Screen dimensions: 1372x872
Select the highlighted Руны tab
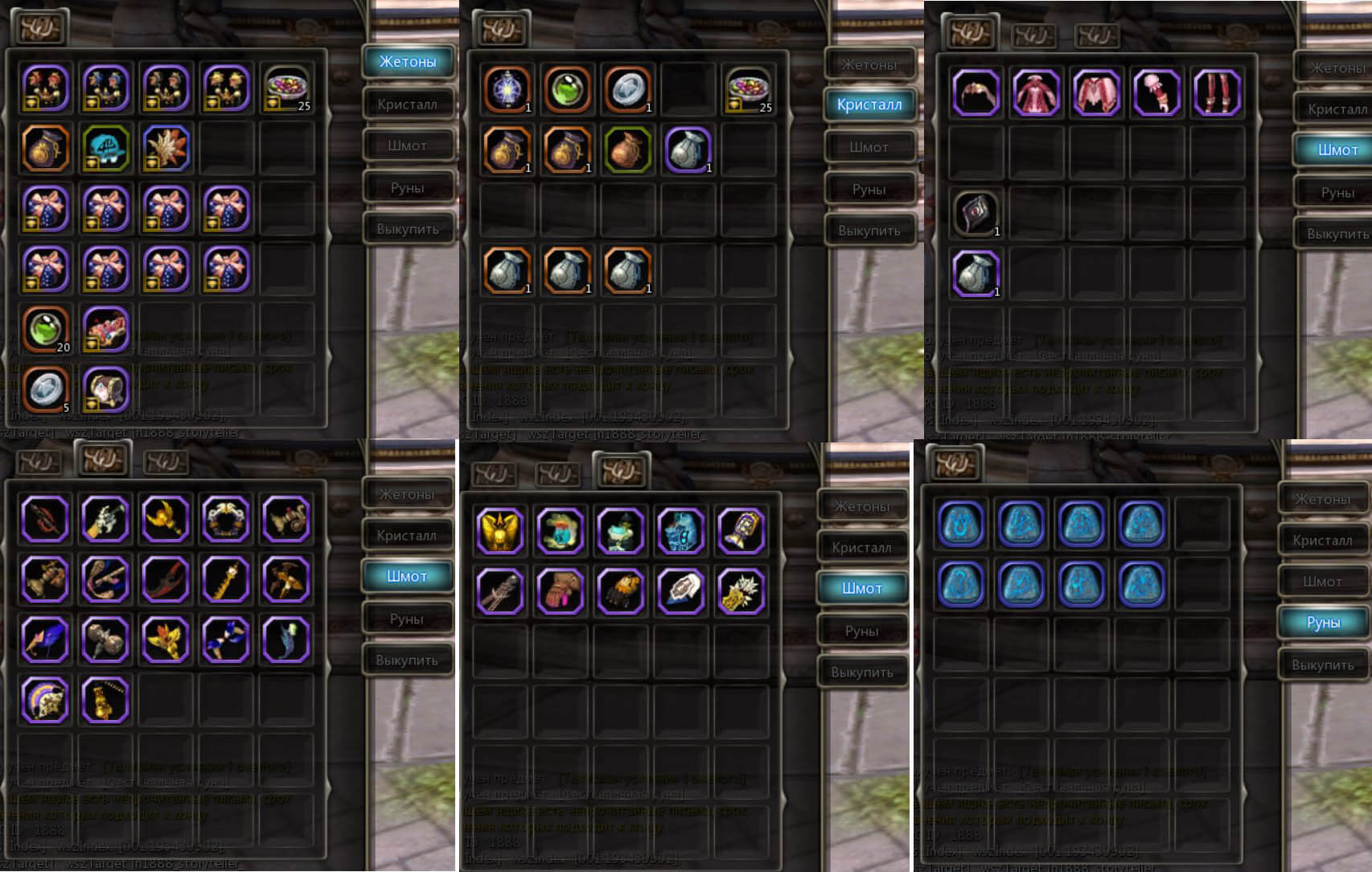click(x=1323, y=622)
